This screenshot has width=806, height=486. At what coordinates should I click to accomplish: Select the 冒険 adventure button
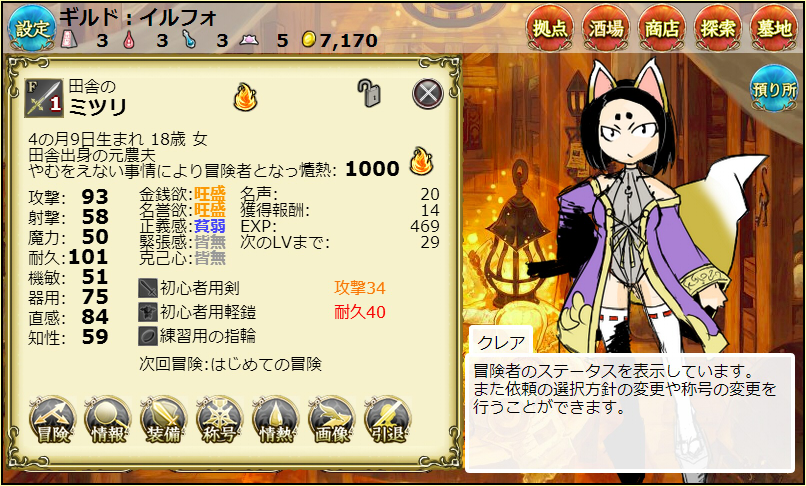(x=53, y=421)
